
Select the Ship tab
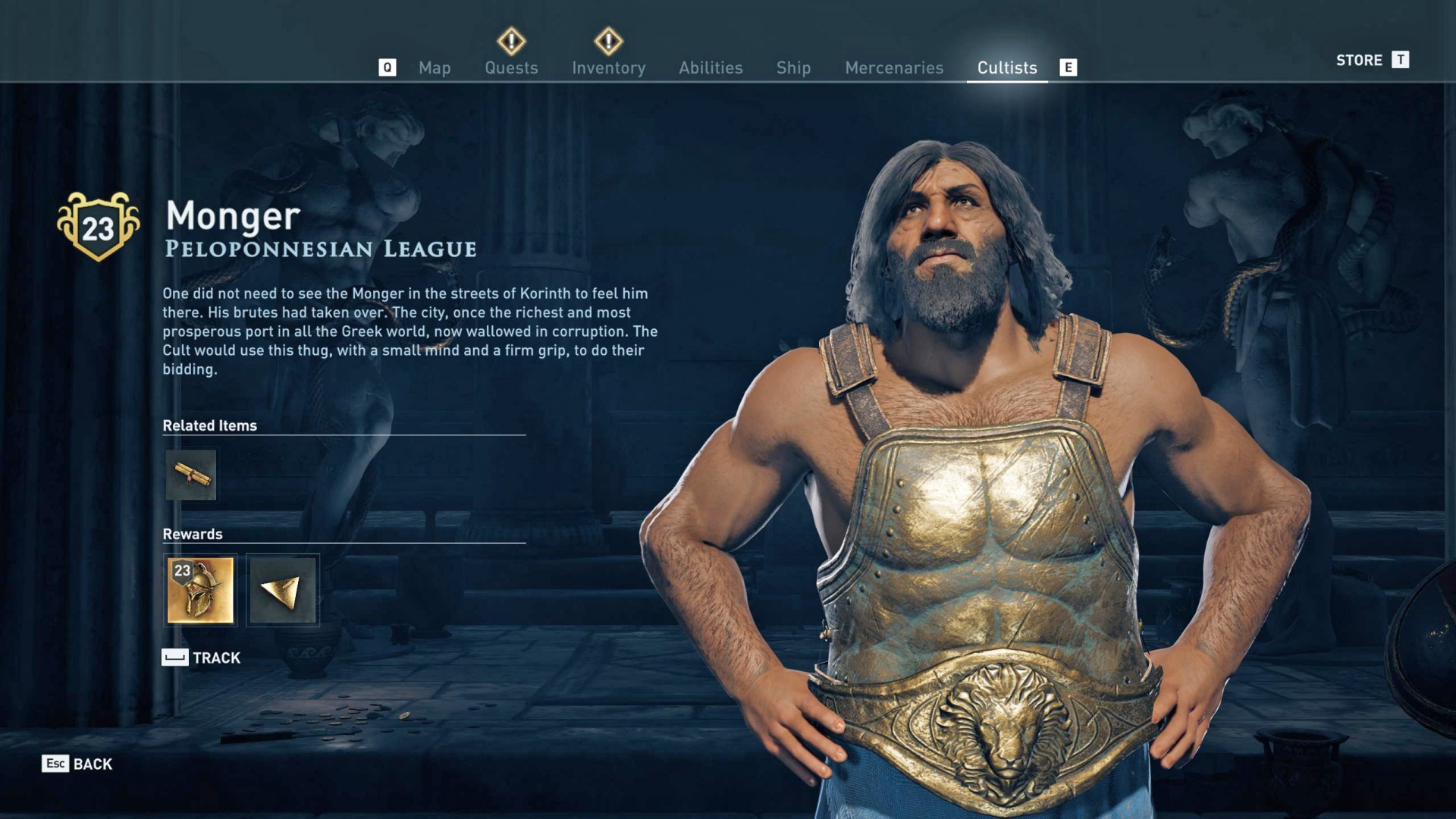coord(793,68)
